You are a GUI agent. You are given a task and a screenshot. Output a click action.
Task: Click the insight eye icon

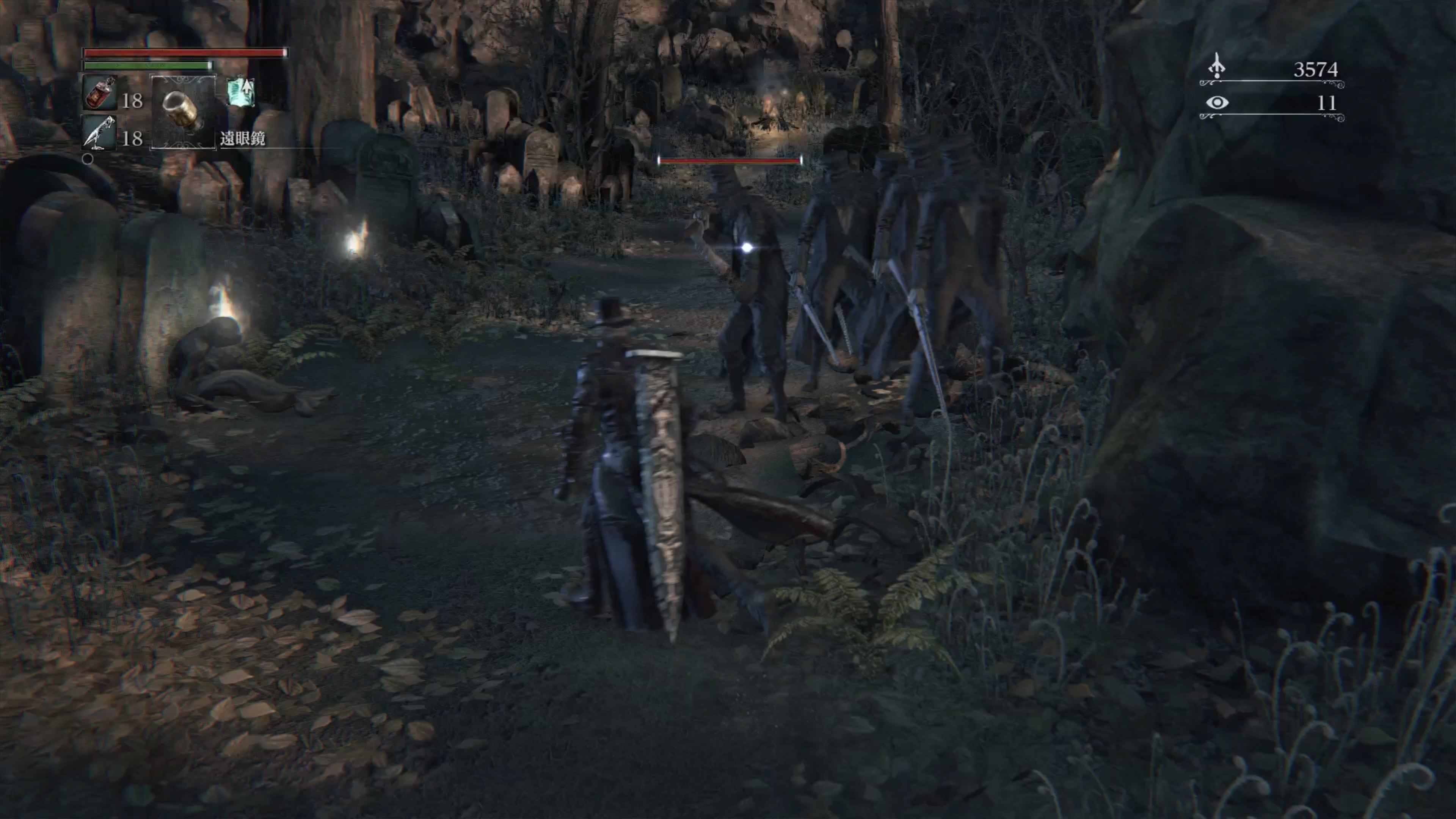pos(1217,102)
